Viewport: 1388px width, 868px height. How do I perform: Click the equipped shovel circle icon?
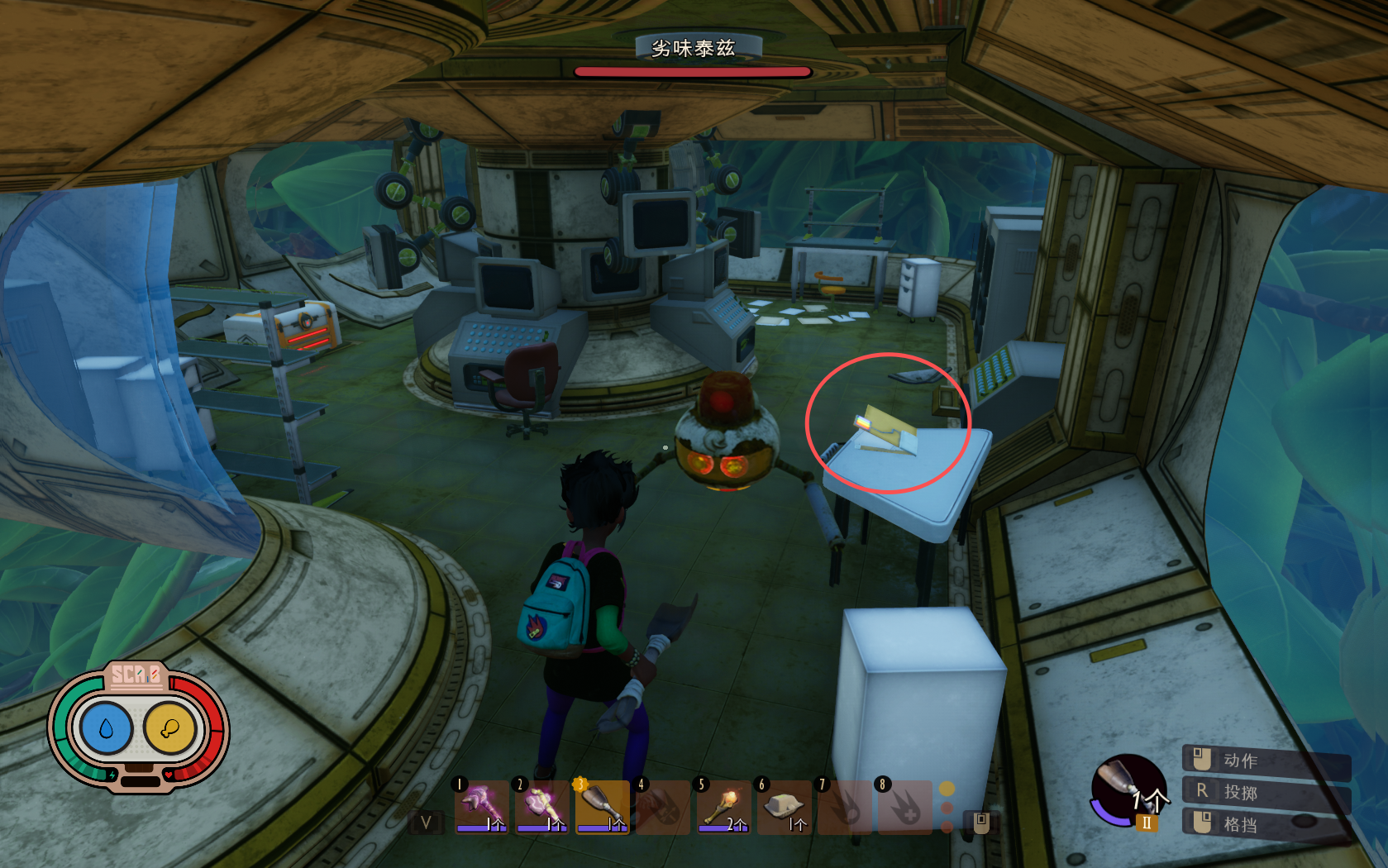(1128, 789)
